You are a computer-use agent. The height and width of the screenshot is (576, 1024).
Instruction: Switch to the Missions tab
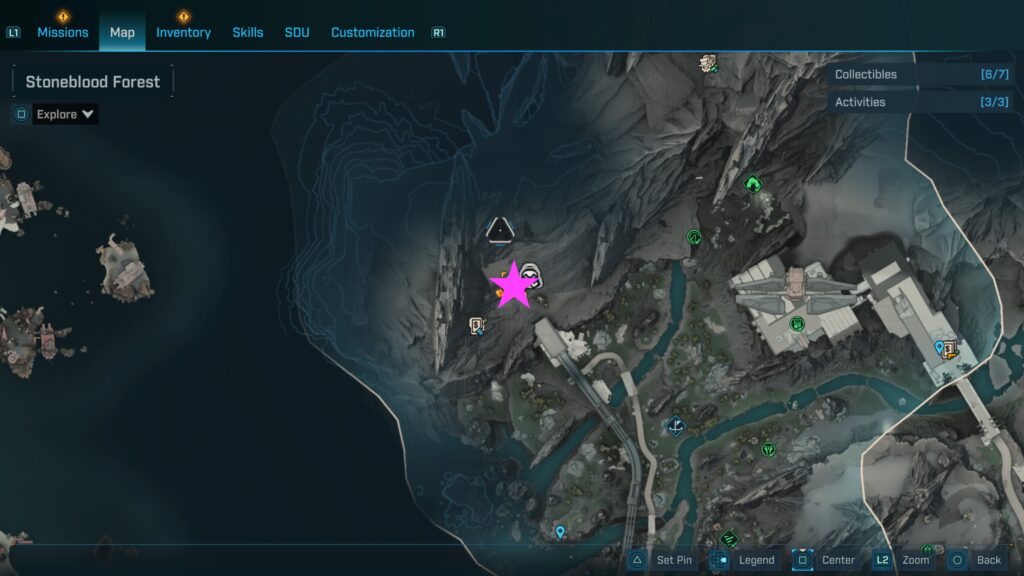click(x=63, y=32)
